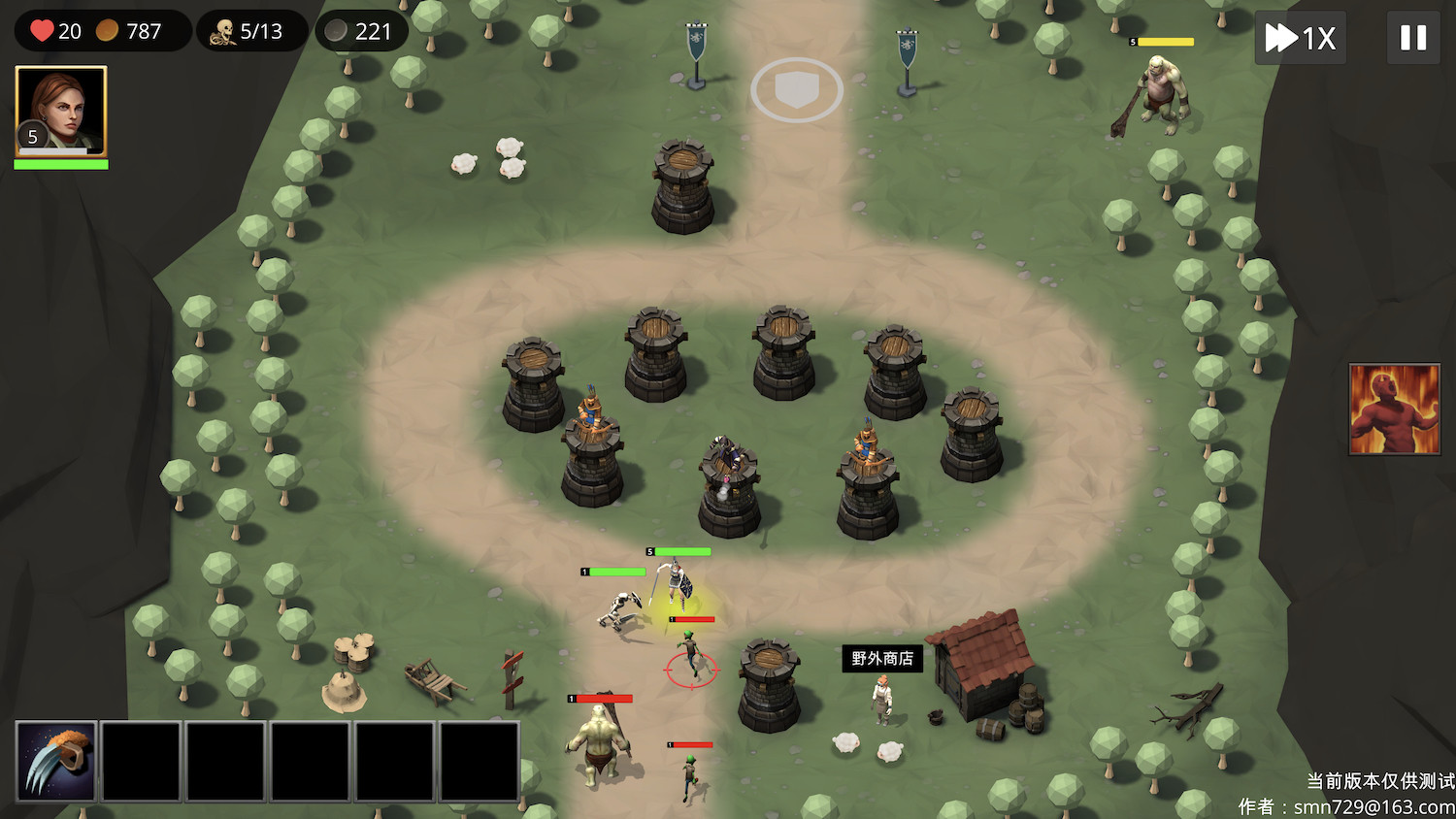
Task: Select the archer tower in the circle center
Action: 726,475
